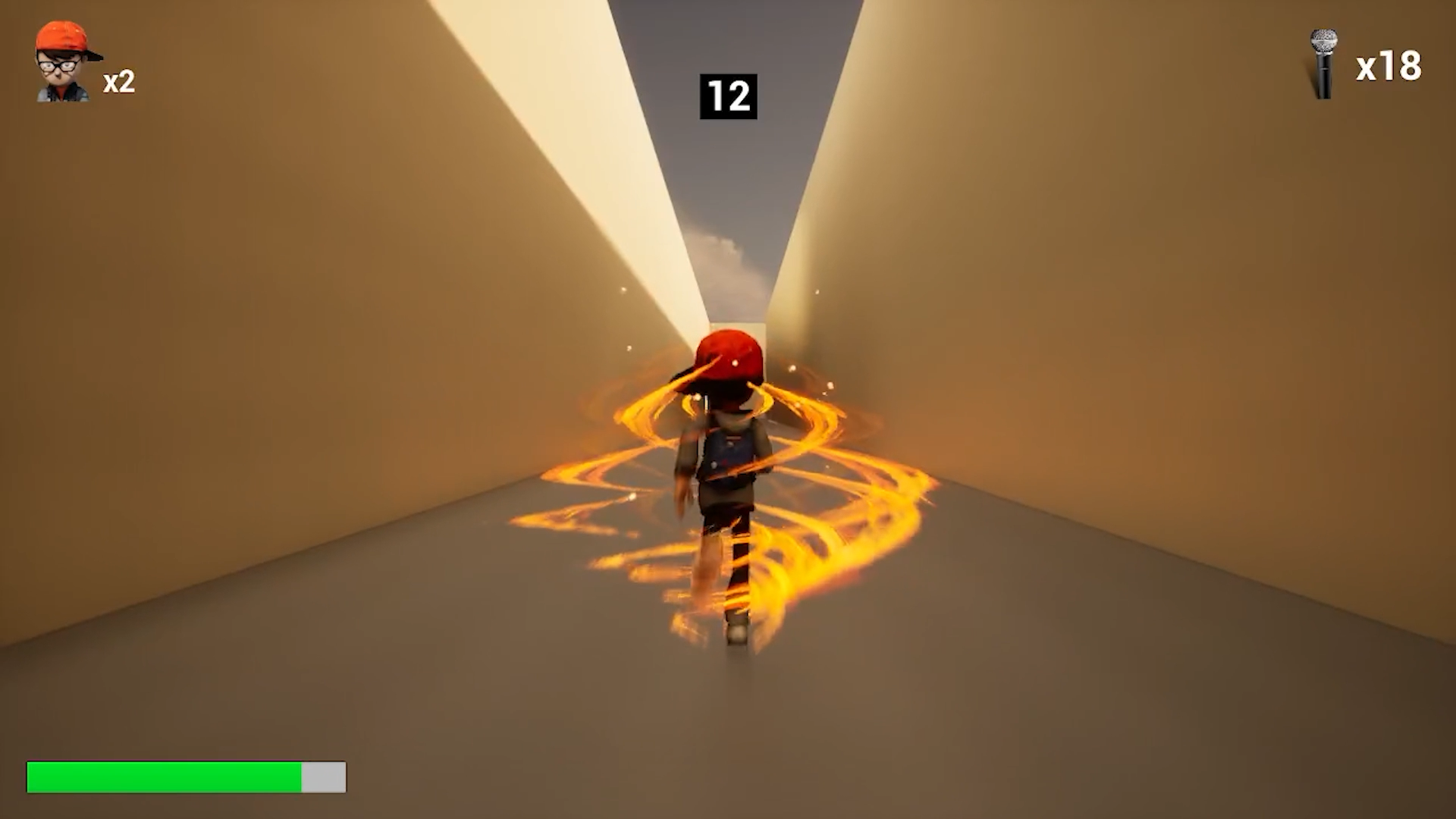
Task: Click the red-cap character lives portrait
Action: [65, 62]
